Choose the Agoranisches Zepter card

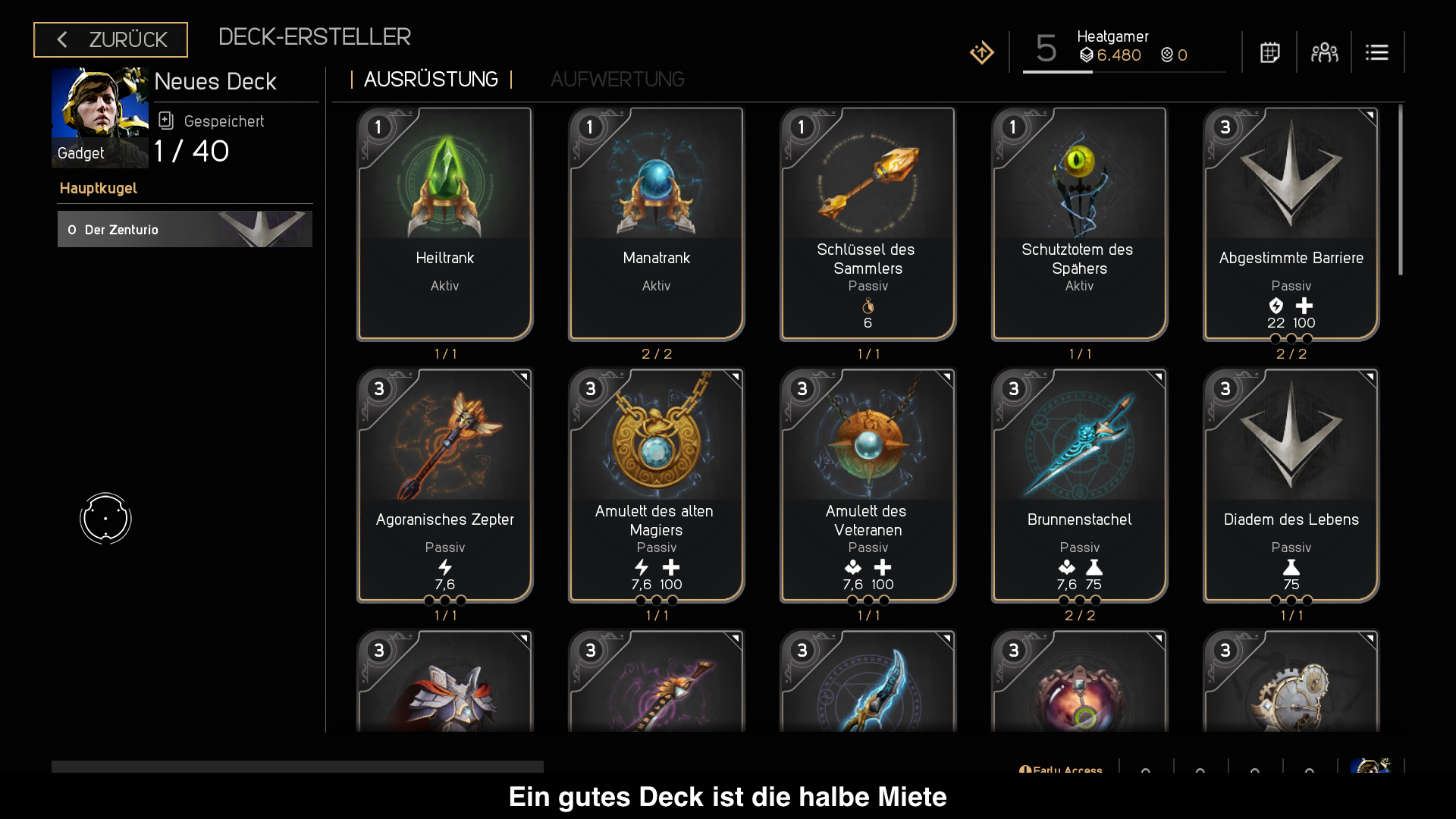point(445,485)
